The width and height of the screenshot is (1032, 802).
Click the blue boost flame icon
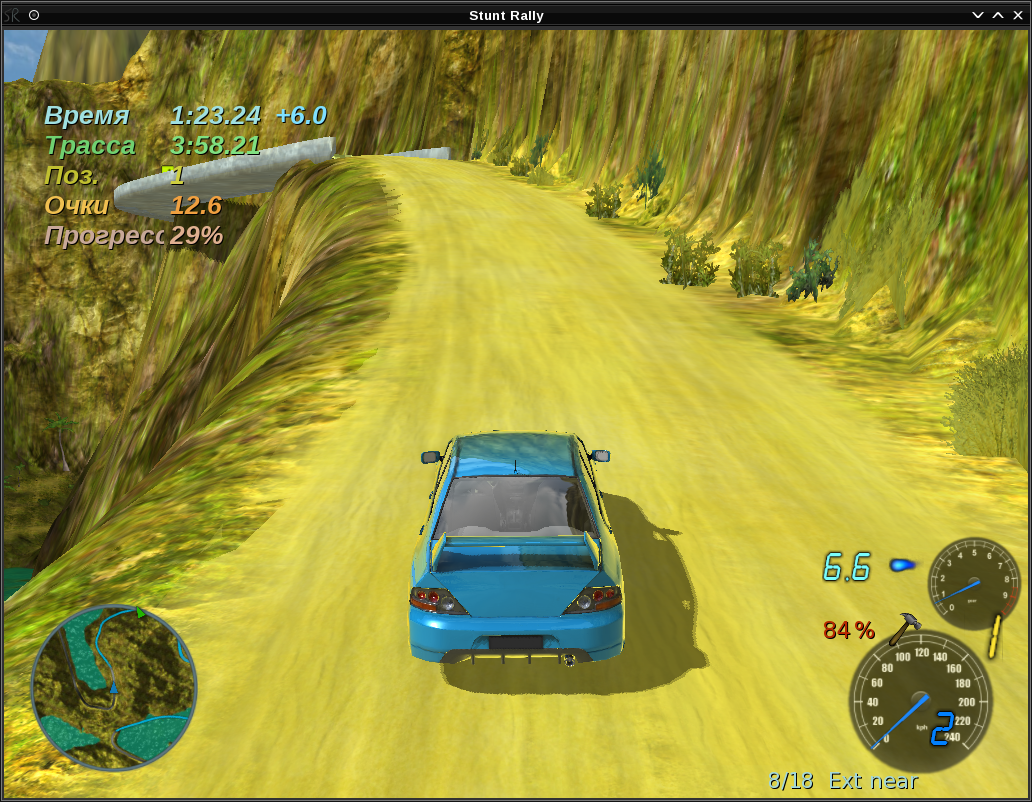click(902, 565)
